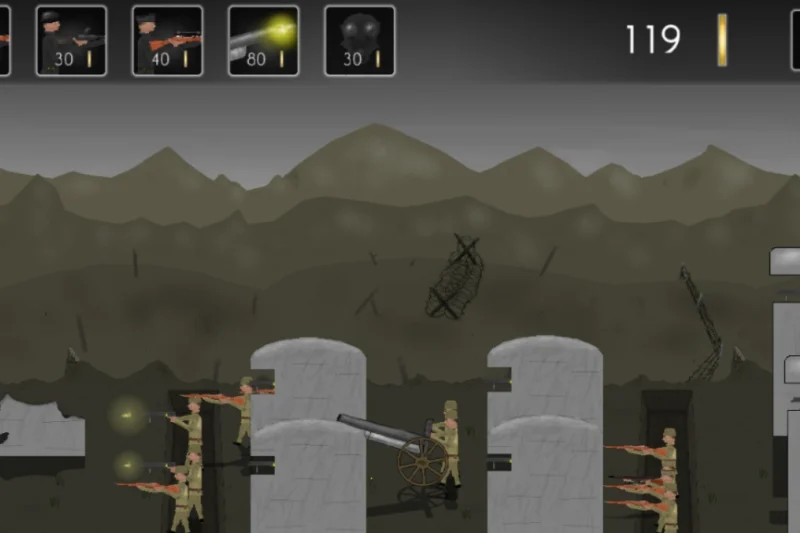Select the 30-cost dark-gun soldier unit
This screenshot has height=533, width=800.
(71, 40)
